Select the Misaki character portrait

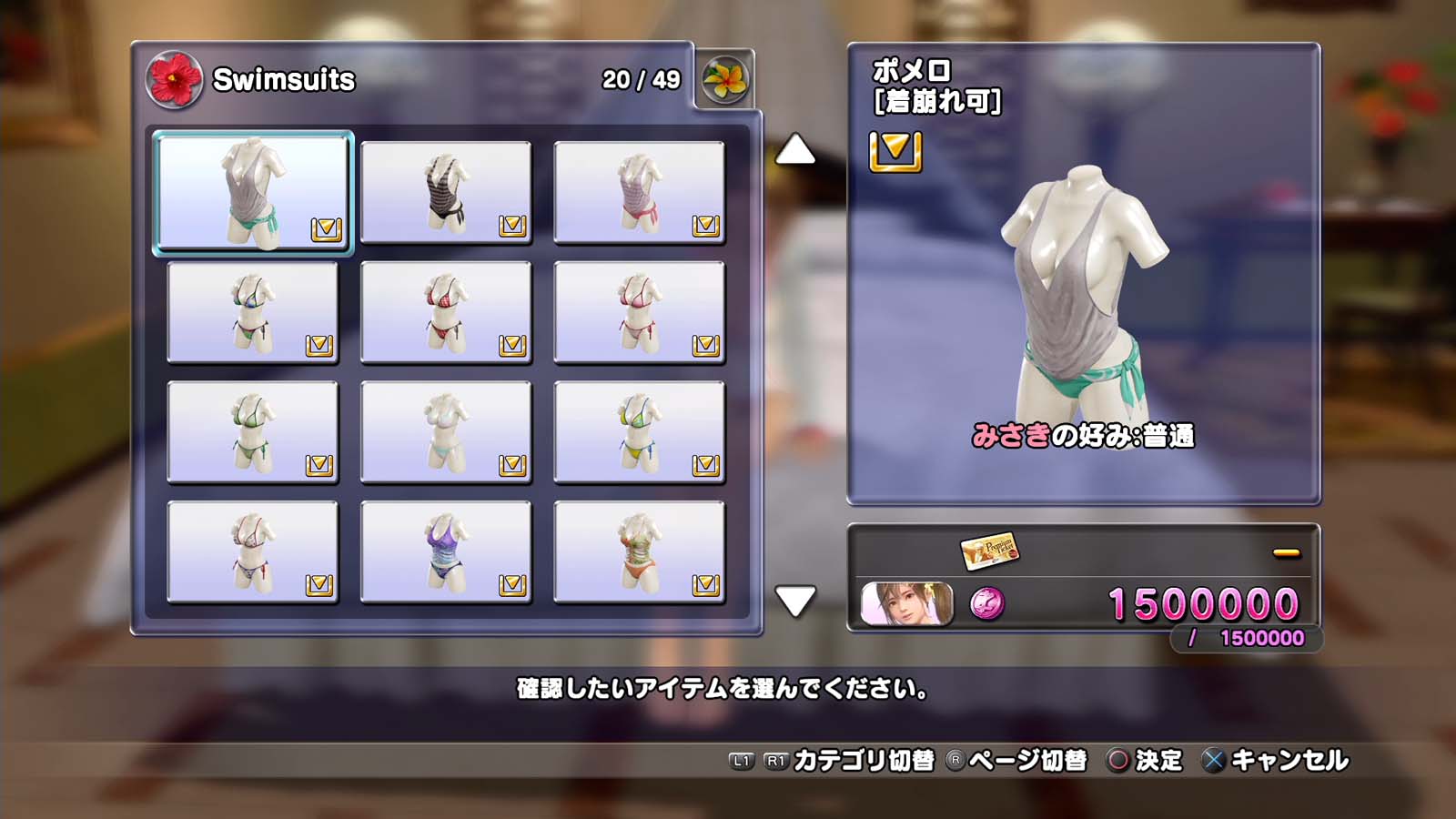(906, 604)
